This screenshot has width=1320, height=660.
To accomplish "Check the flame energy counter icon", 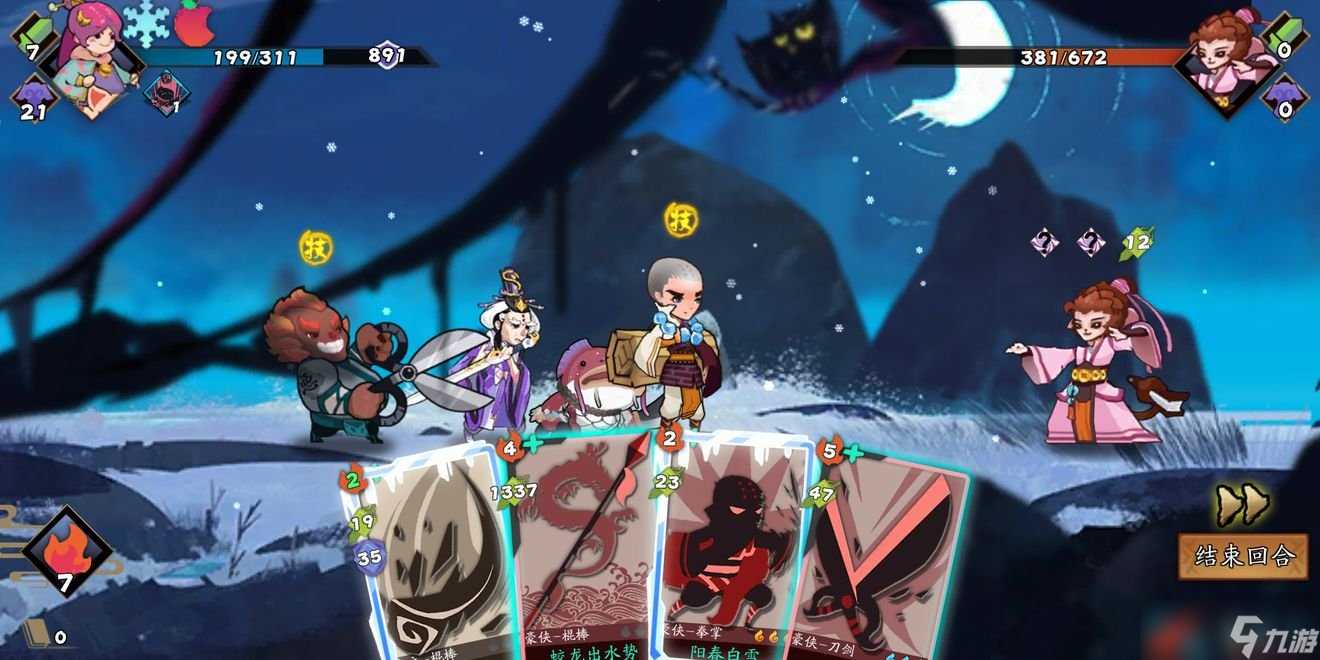I will coord(66,550).
